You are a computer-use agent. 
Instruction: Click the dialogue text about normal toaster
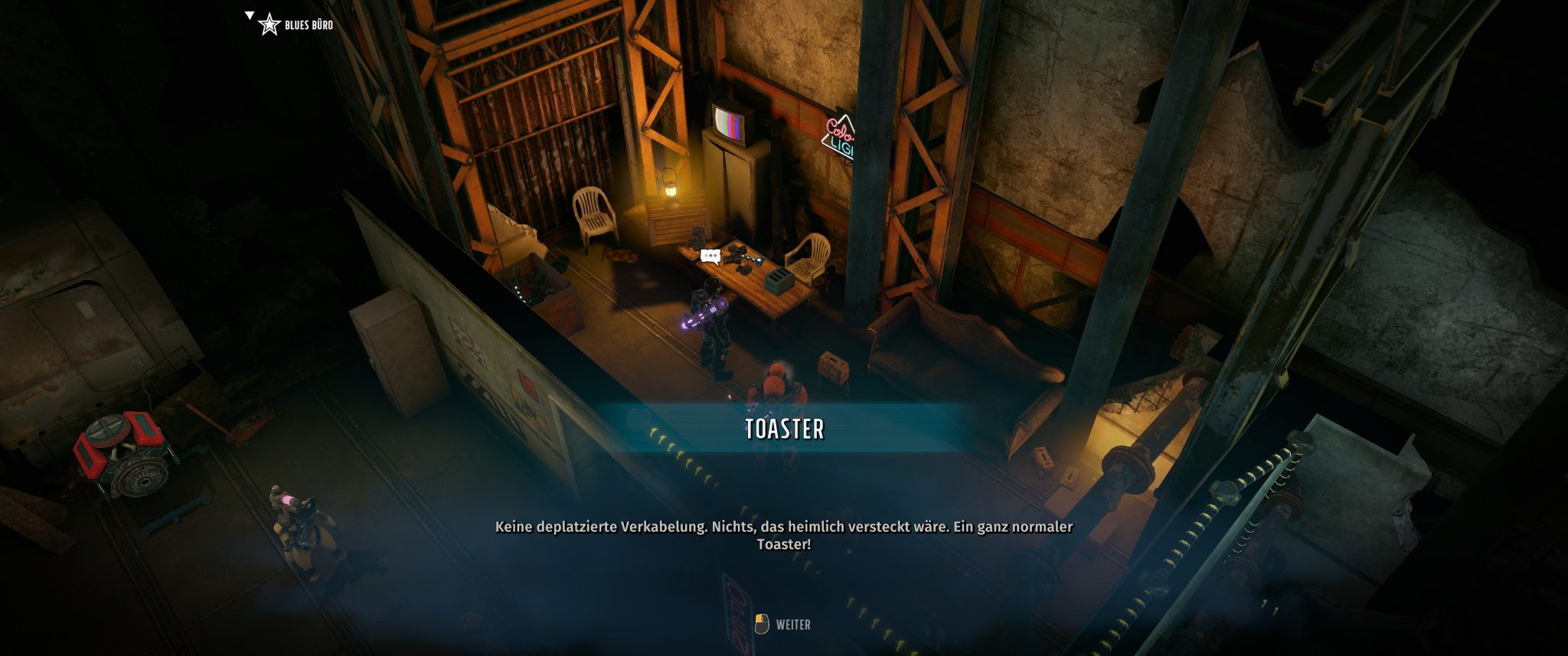(784, 536)
